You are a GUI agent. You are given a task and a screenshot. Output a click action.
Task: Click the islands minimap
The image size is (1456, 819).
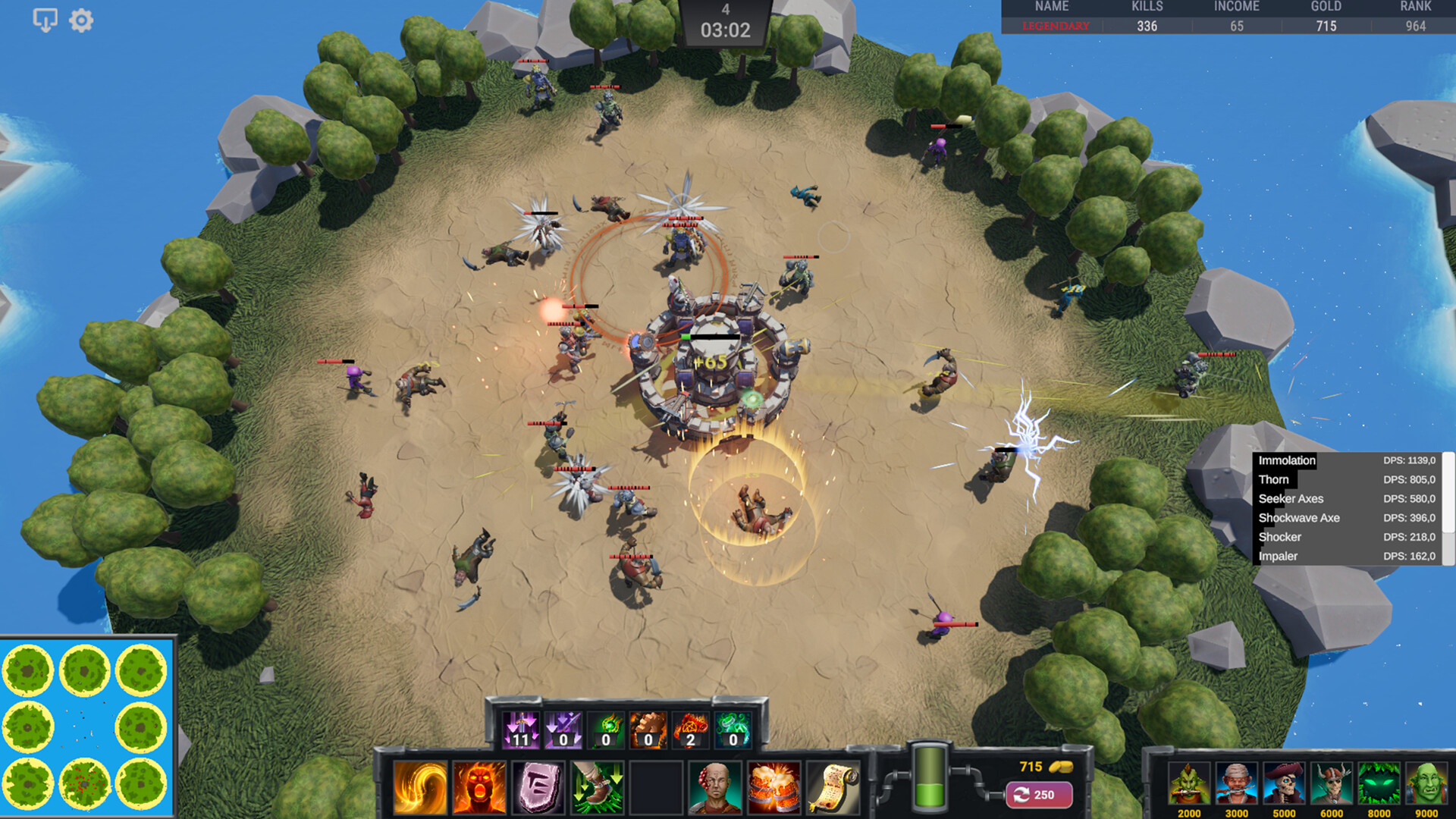click(x=86, y=726)
